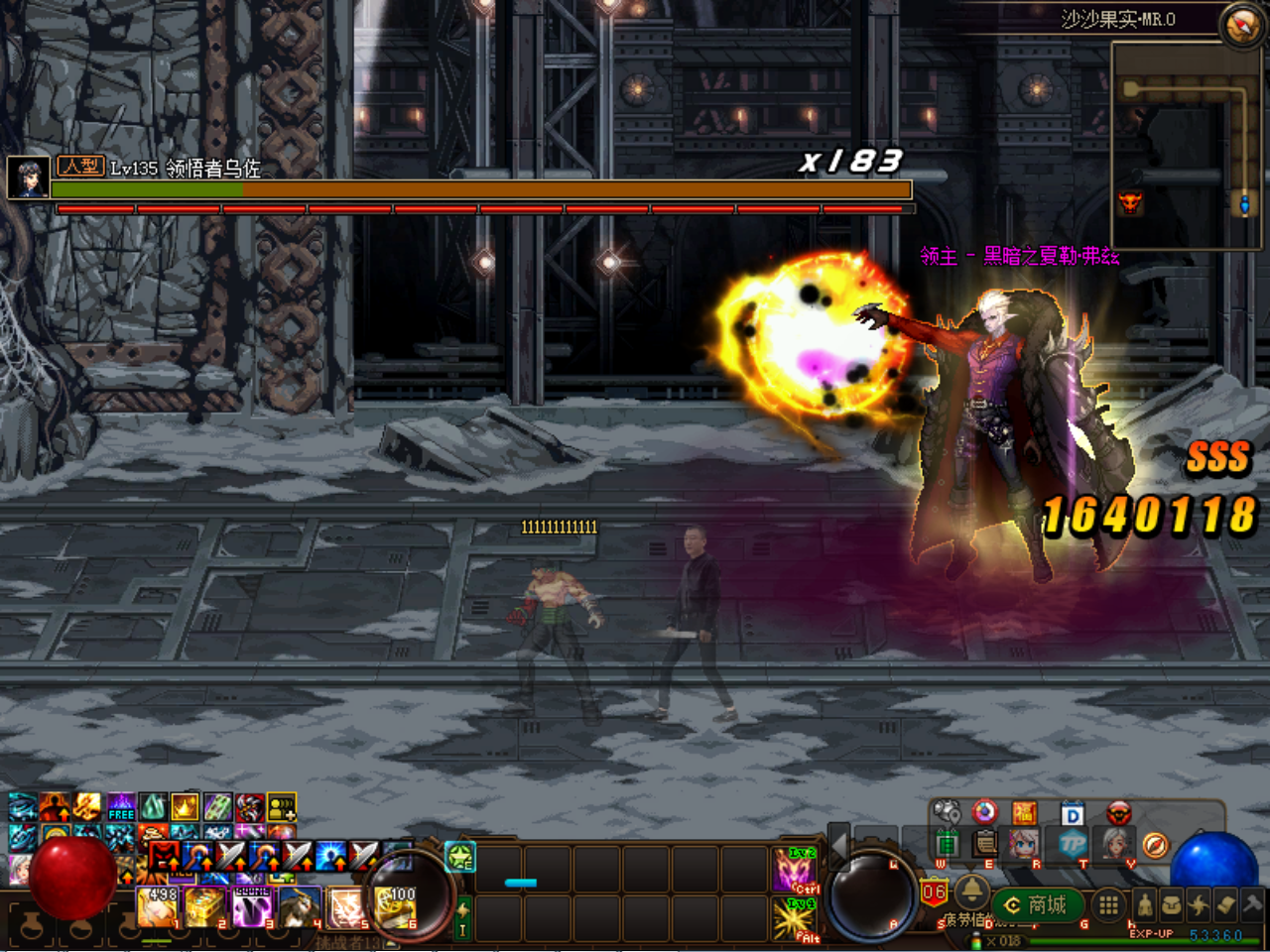Activate the purple flame skill on Ctrl
This screenshot has height=952, width=1270.
[x=794, y=869]
